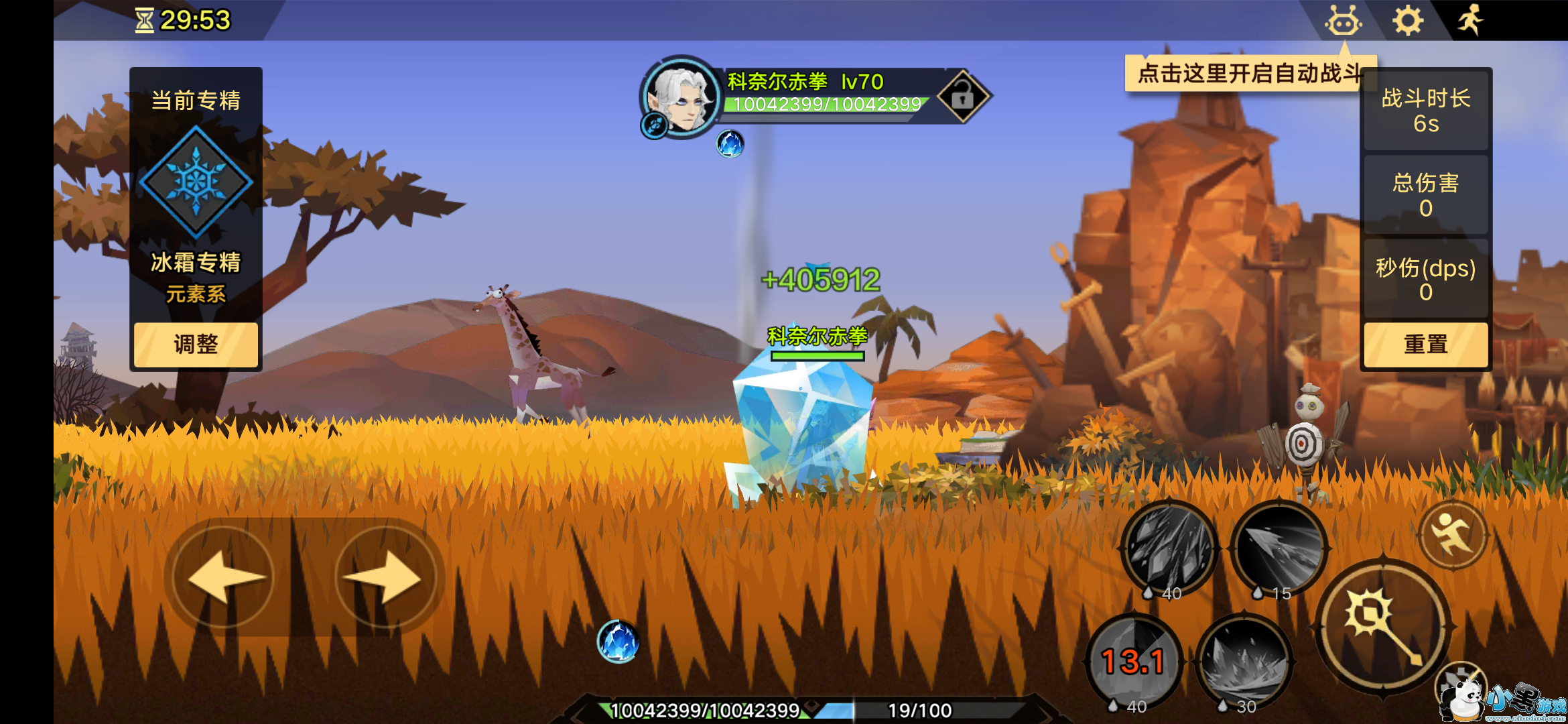Activate the dash jump skill button
Image resolution: width=1568 pixels, height=724 pixels.
(1453, 534)
